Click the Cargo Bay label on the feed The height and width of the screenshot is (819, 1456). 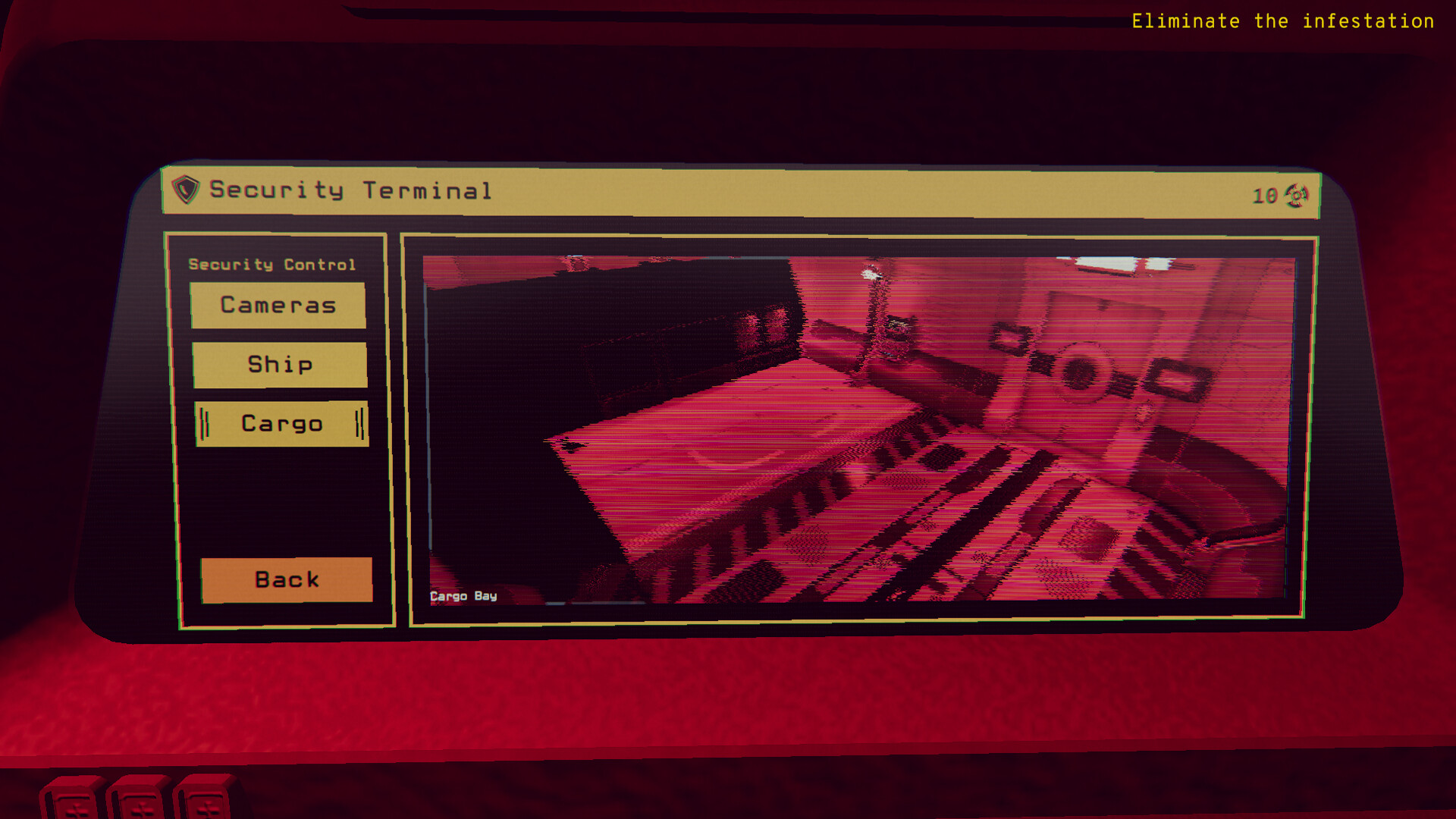click(463, 596)
